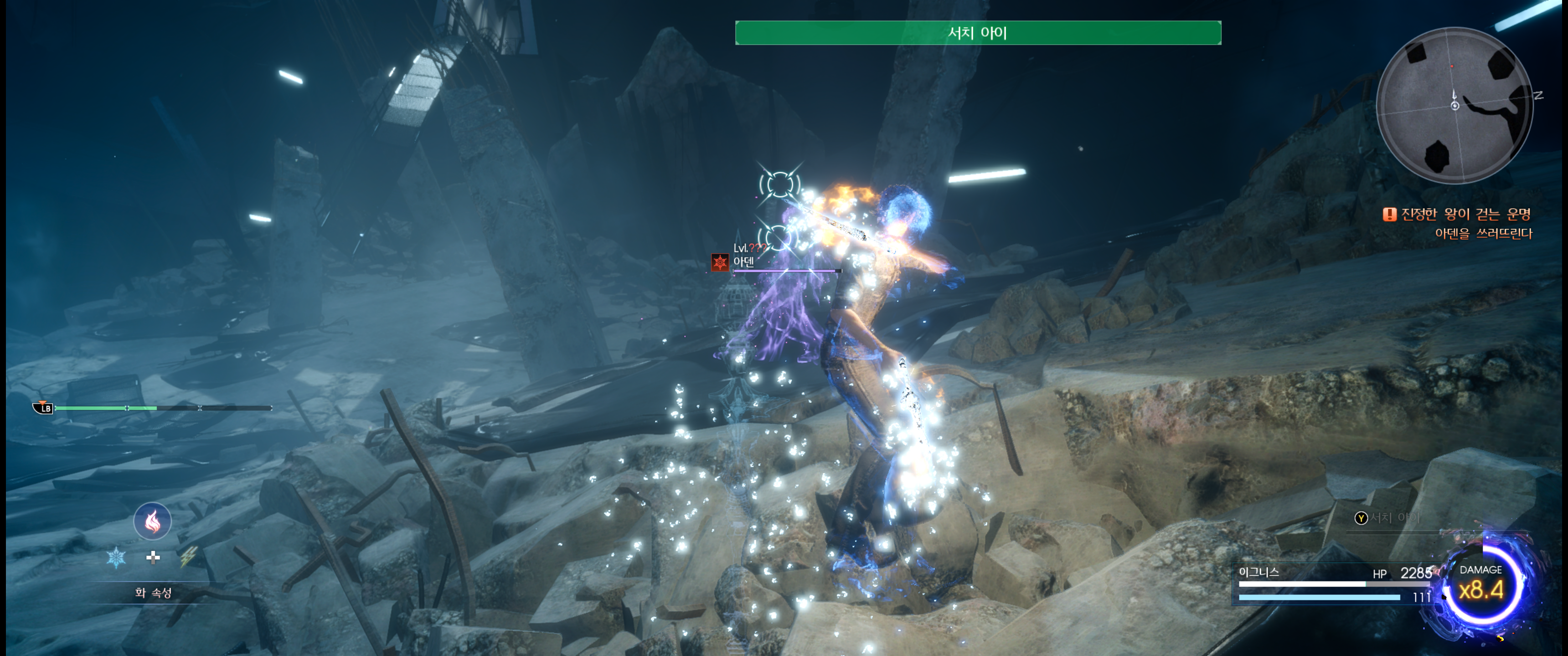Select the Ardyn enemy target marker
The image size is (1568, 656).
(x=720, y=262)
